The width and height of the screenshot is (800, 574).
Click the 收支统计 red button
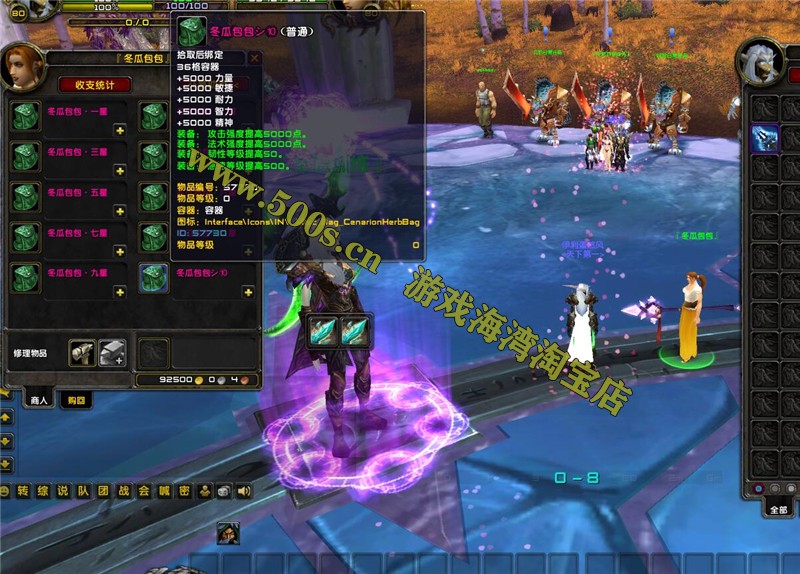click(x=95, y=84)
